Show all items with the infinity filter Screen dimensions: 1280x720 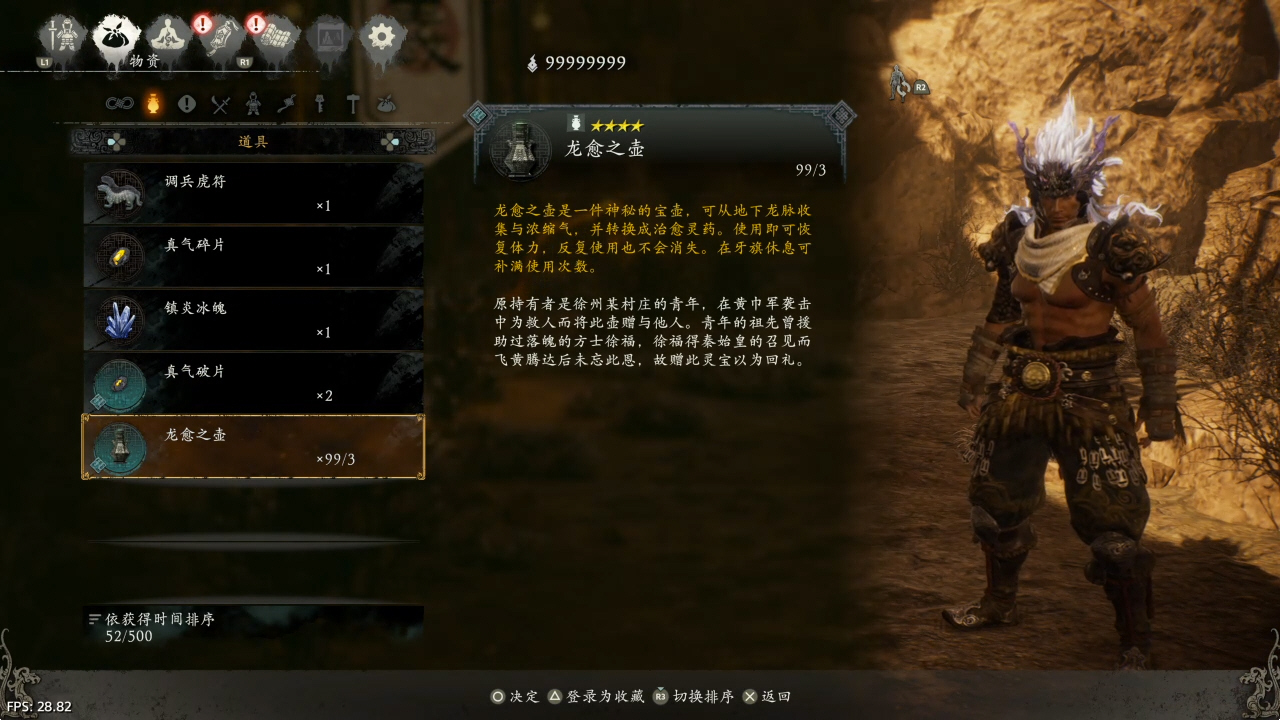click(x=120, y=103)
